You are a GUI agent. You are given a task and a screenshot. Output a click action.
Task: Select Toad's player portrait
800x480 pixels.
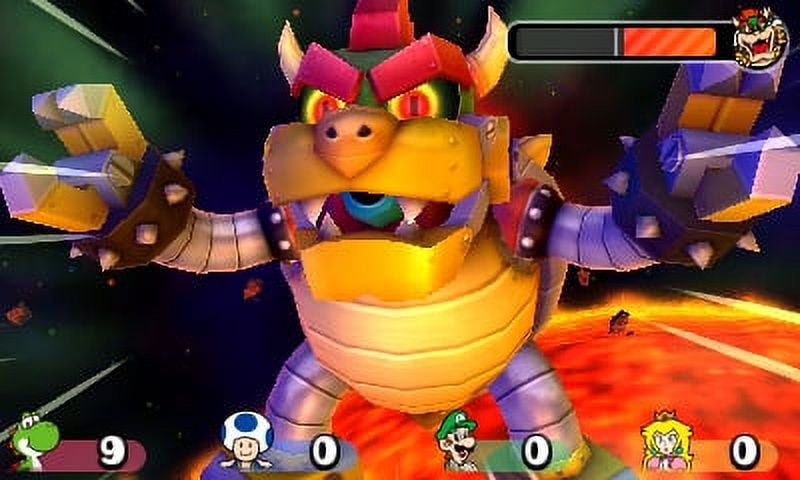(246, 440)
